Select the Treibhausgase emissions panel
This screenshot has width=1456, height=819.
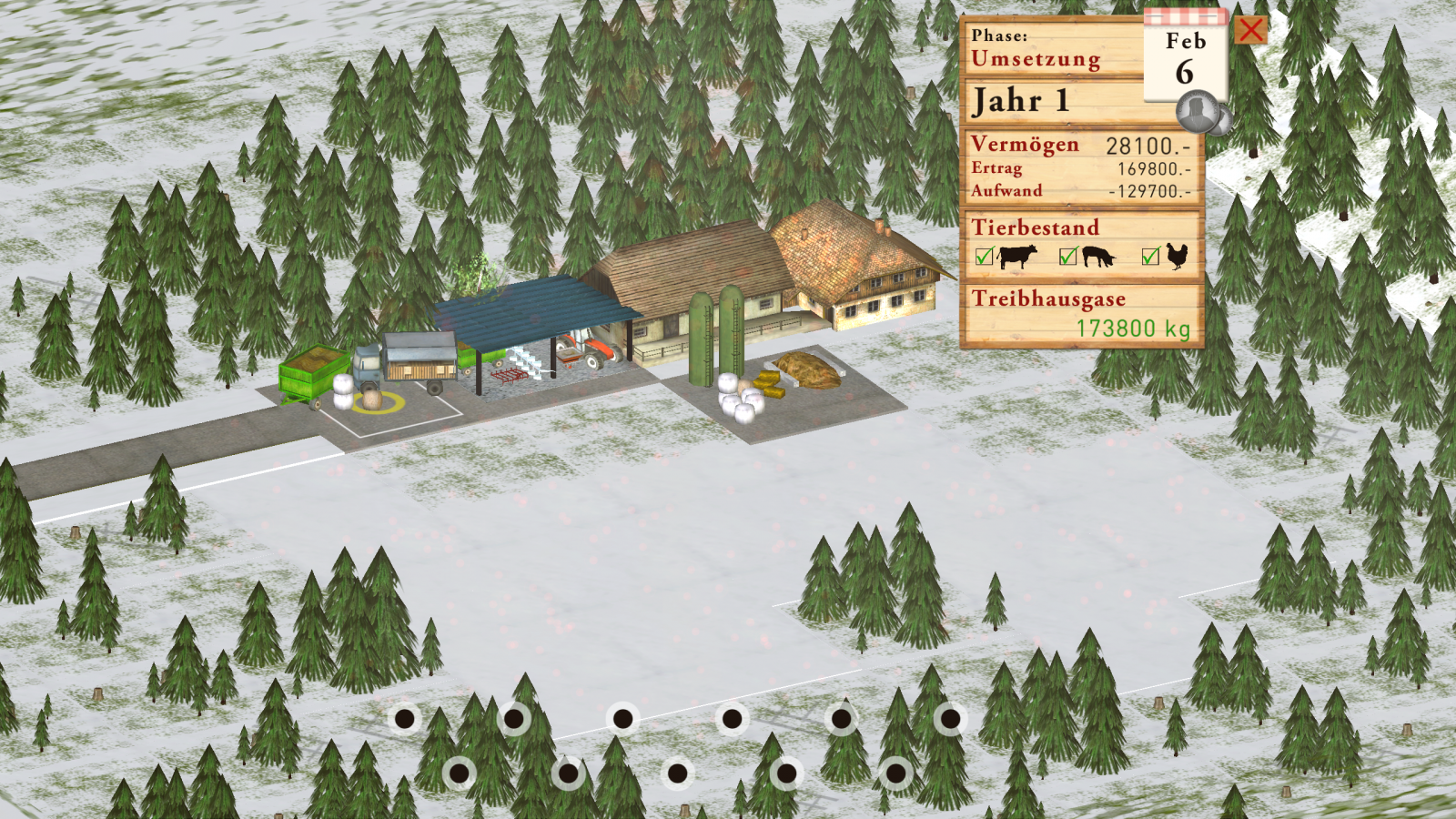pos(1081,315)
